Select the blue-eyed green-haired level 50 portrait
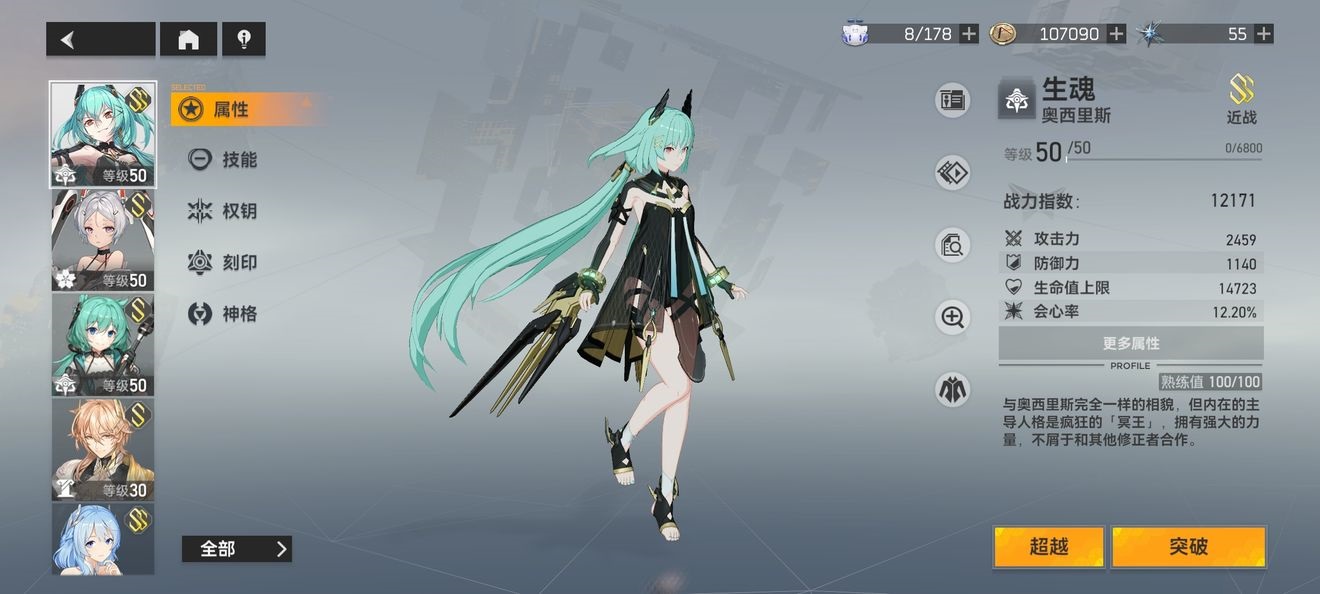 click(x=103, y=345)
